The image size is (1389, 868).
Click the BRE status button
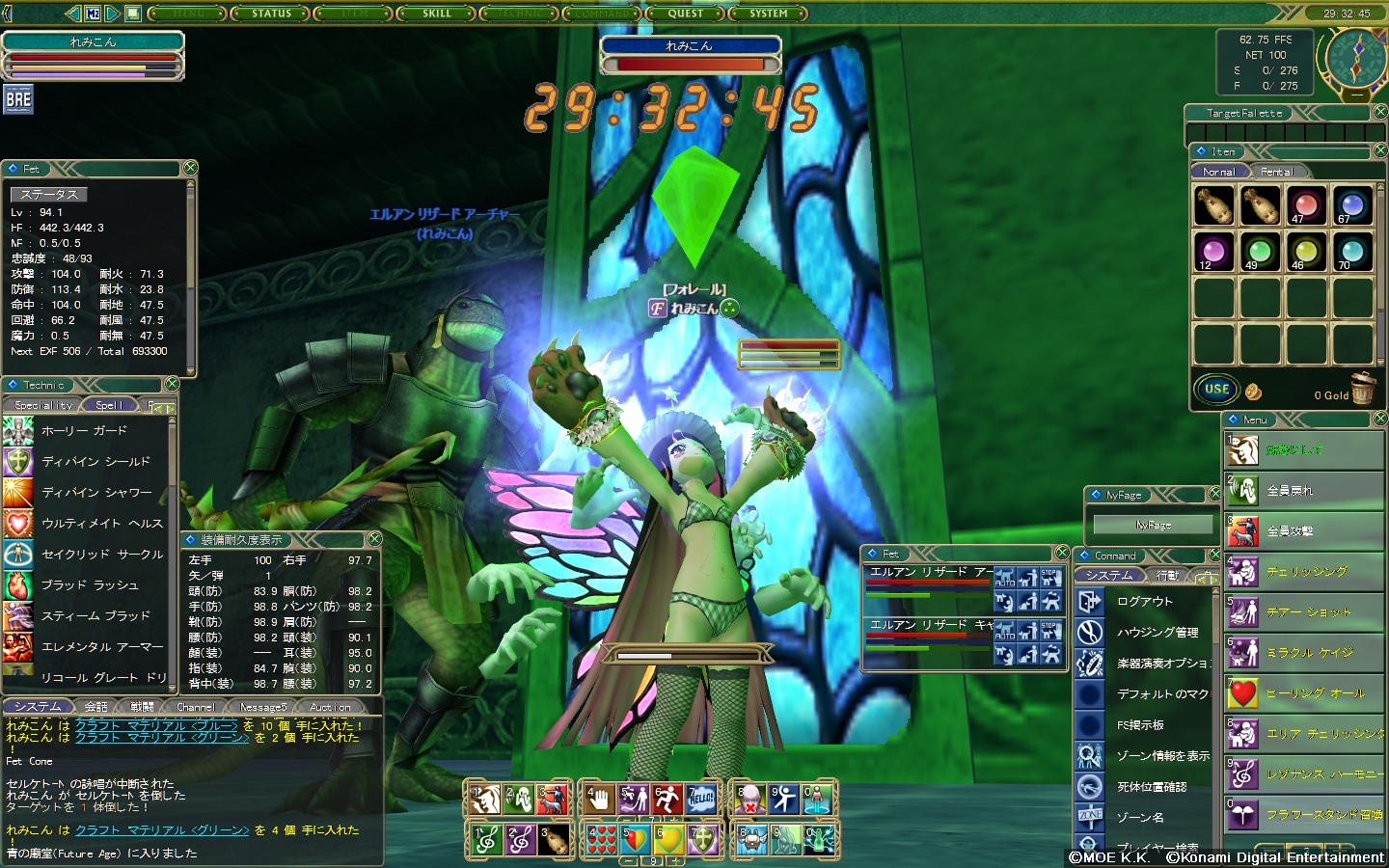pos(18,99)
